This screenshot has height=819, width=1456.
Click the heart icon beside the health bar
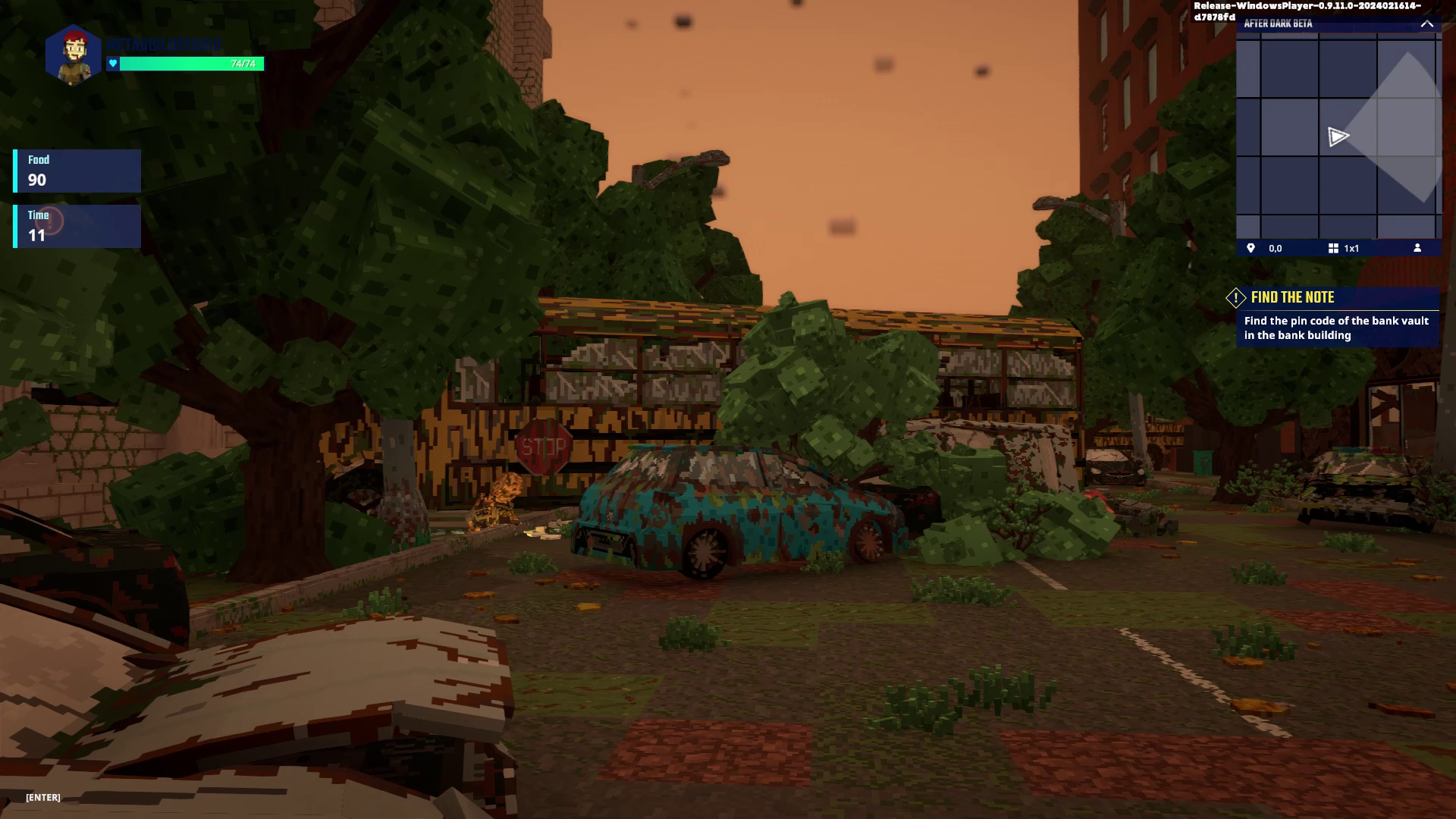(x=113, y=64)
